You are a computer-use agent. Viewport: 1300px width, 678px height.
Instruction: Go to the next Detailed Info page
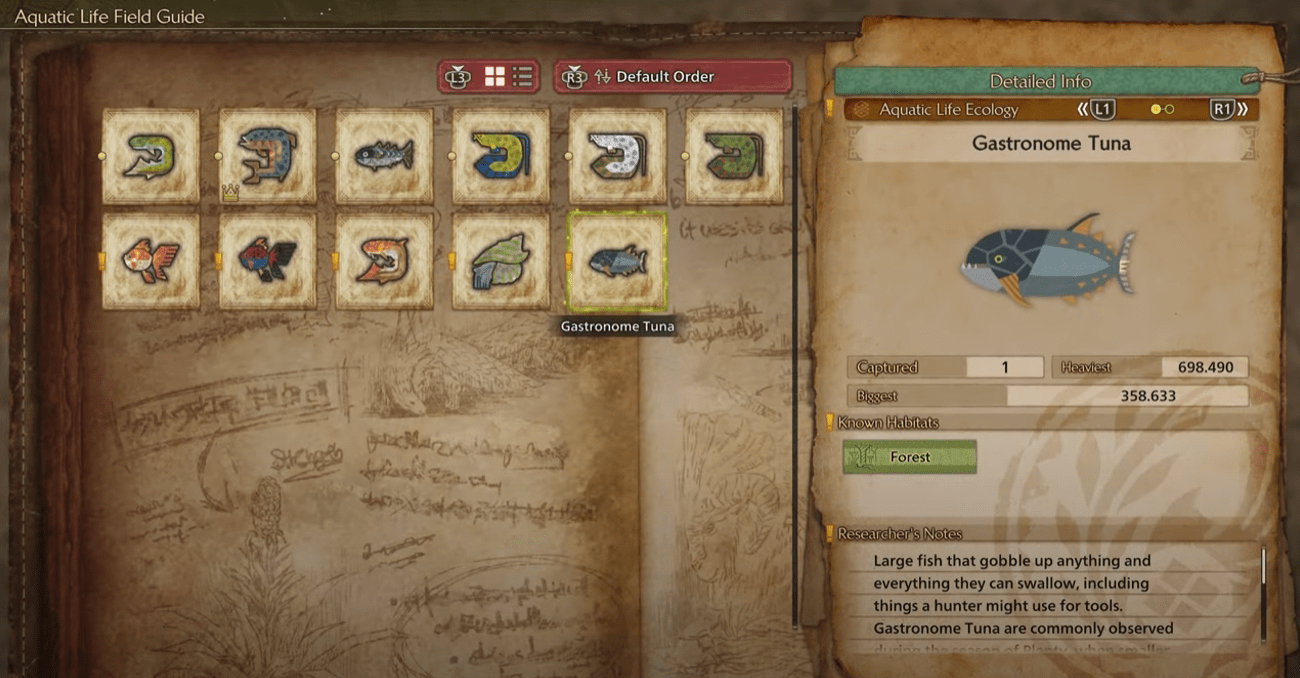(1228, 110)
